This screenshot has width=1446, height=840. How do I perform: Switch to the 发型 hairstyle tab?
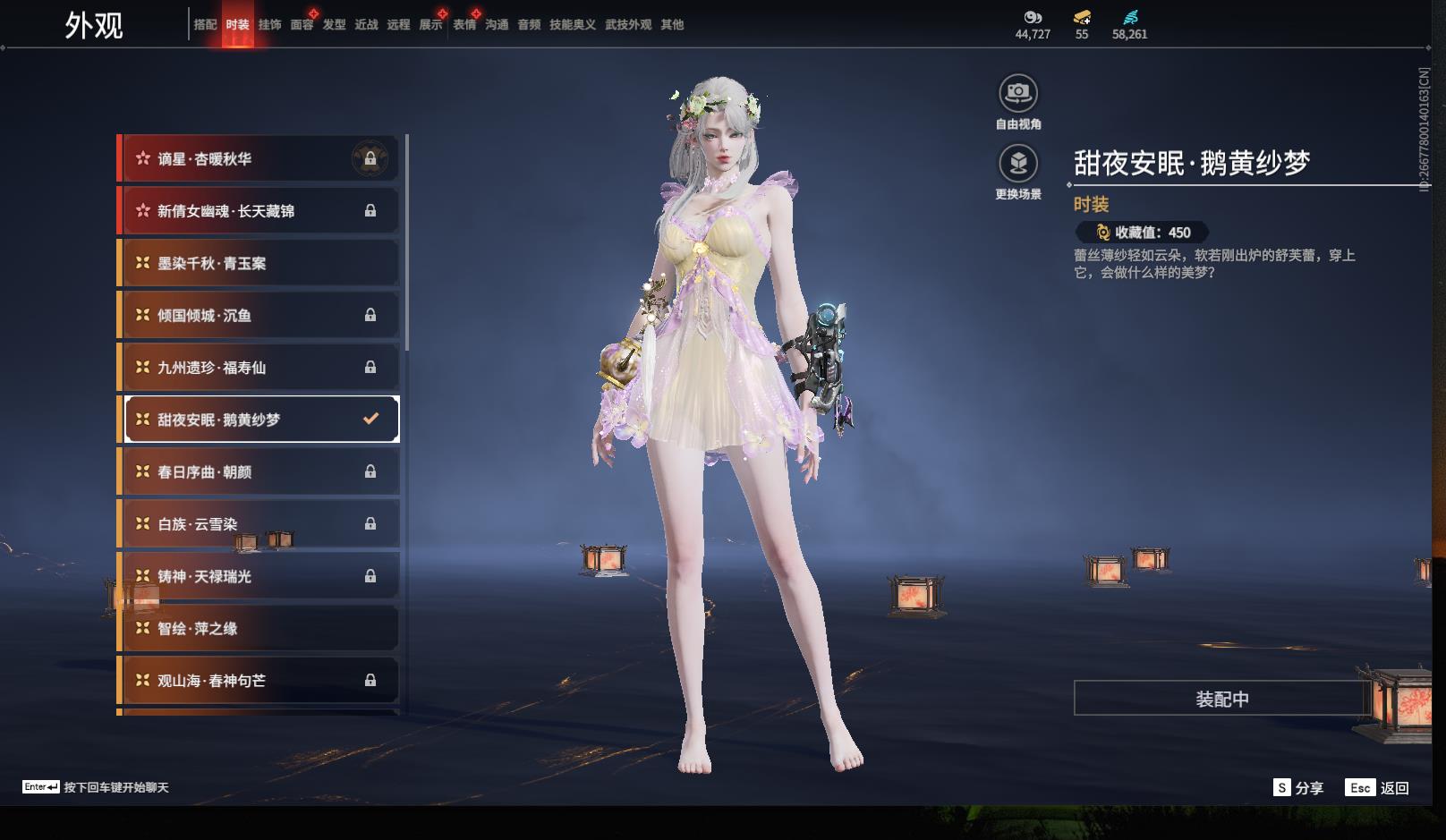coord(334,25)
